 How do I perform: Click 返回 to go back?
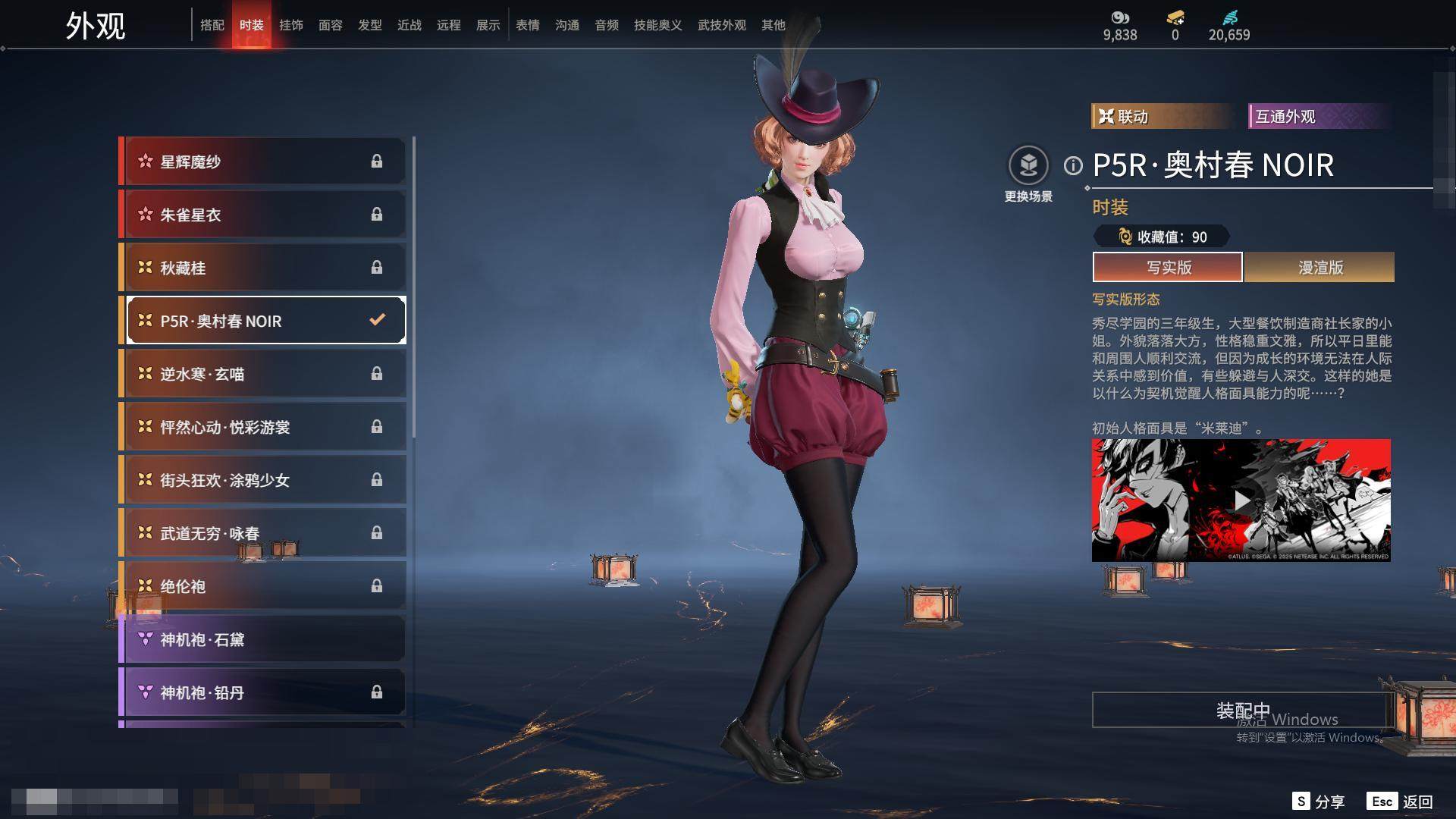[1400, 802]
